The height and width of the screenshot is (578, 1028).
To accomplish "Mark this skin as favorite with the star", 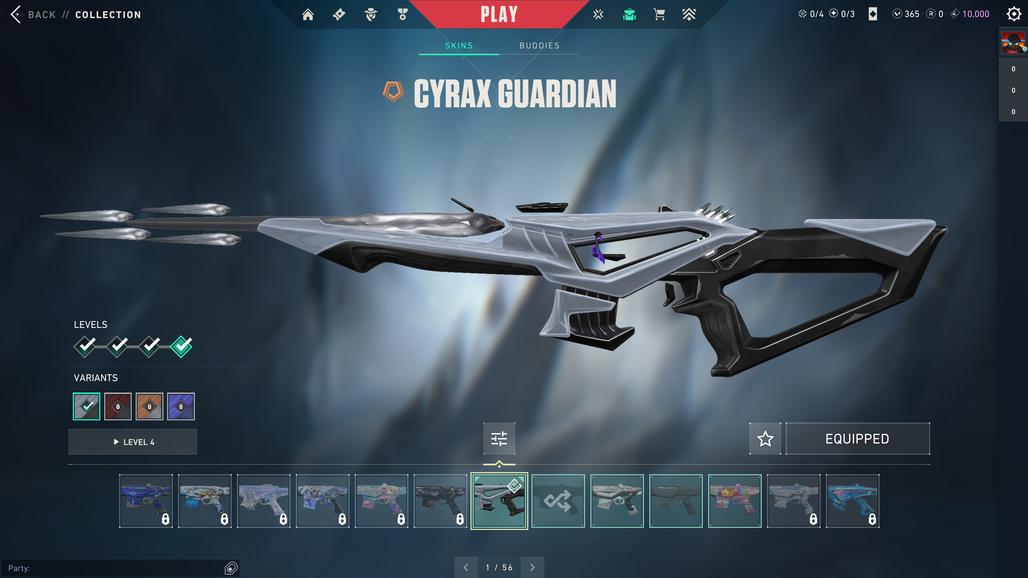I will point(765,439).
